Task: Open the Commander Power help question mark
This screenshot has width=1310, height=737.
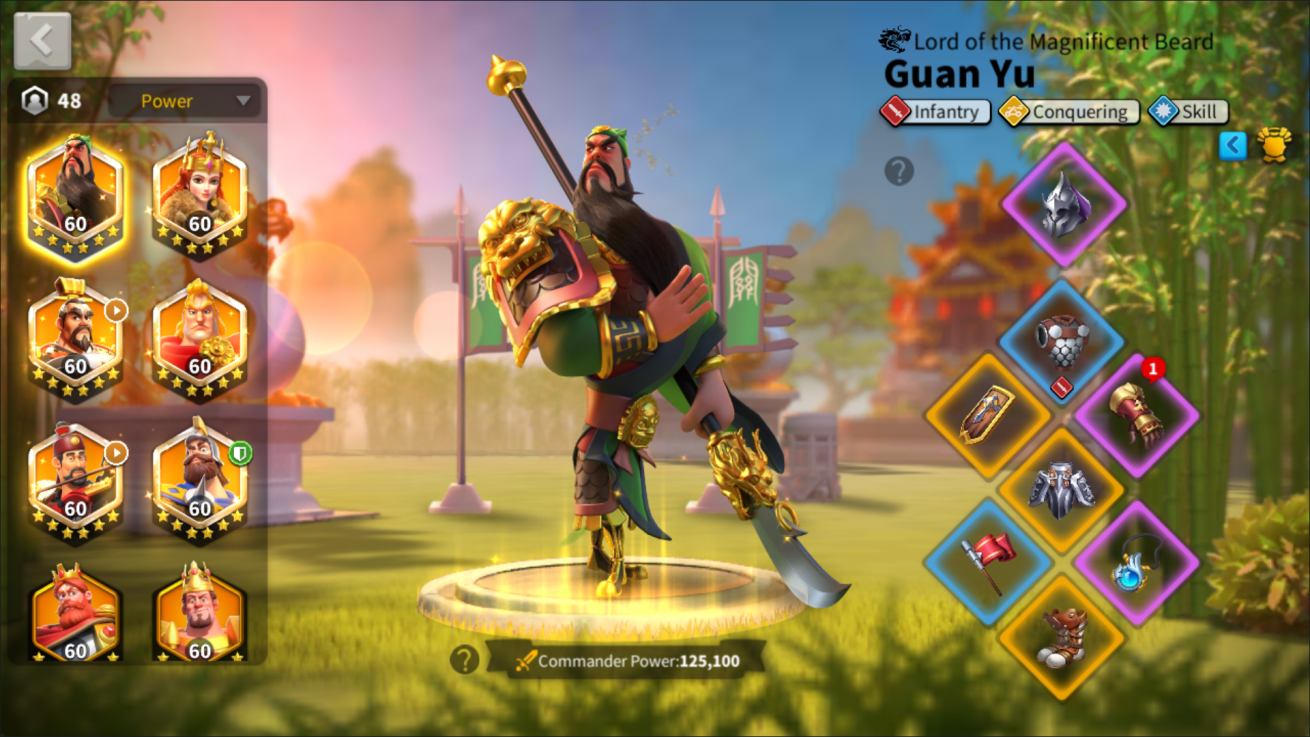Action: click(464, 659)
